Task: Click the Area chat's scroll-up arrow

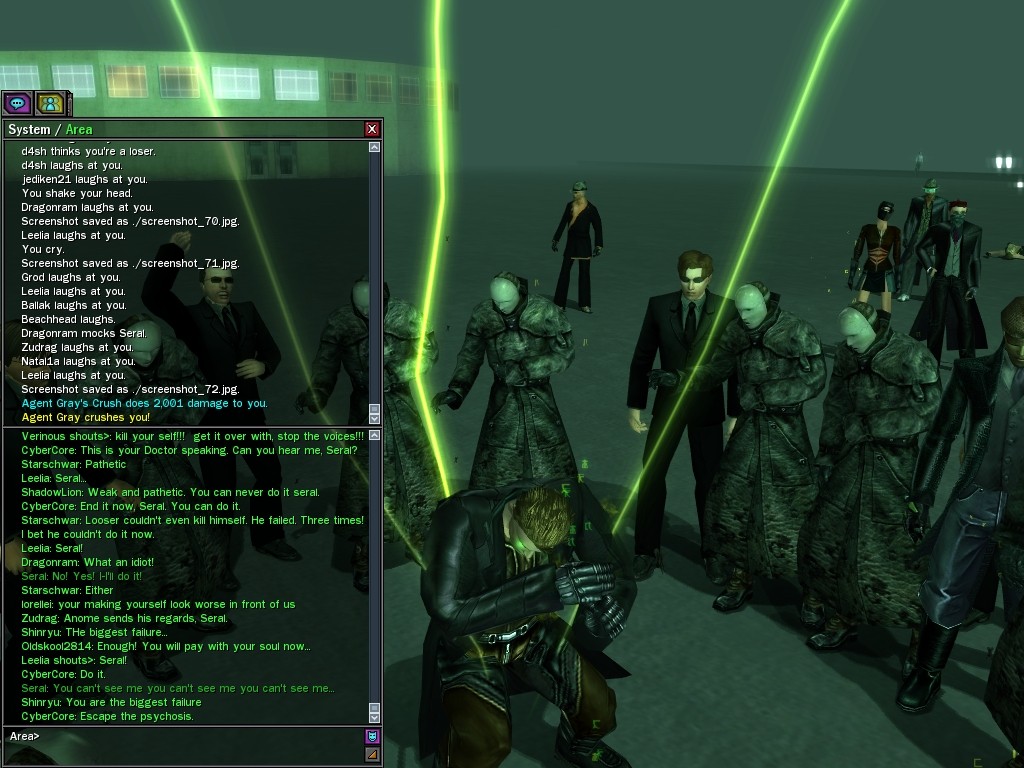Action: click(x=375, y=435)
